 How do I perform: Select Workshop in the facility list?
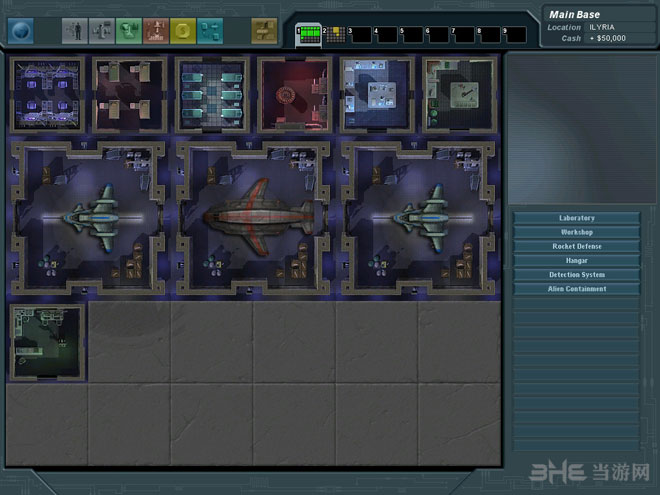coord(576,232)
